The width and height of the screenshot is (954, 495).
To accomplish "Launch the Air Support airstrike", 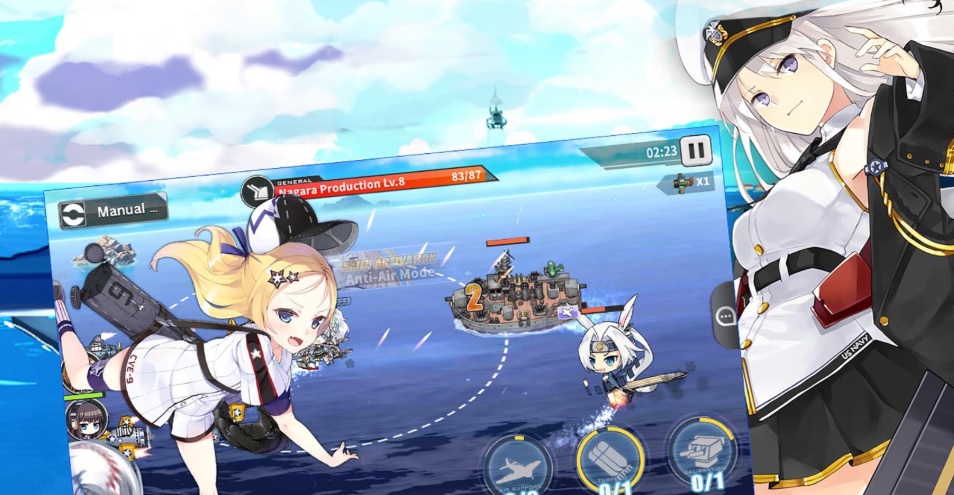I will 518,464.
